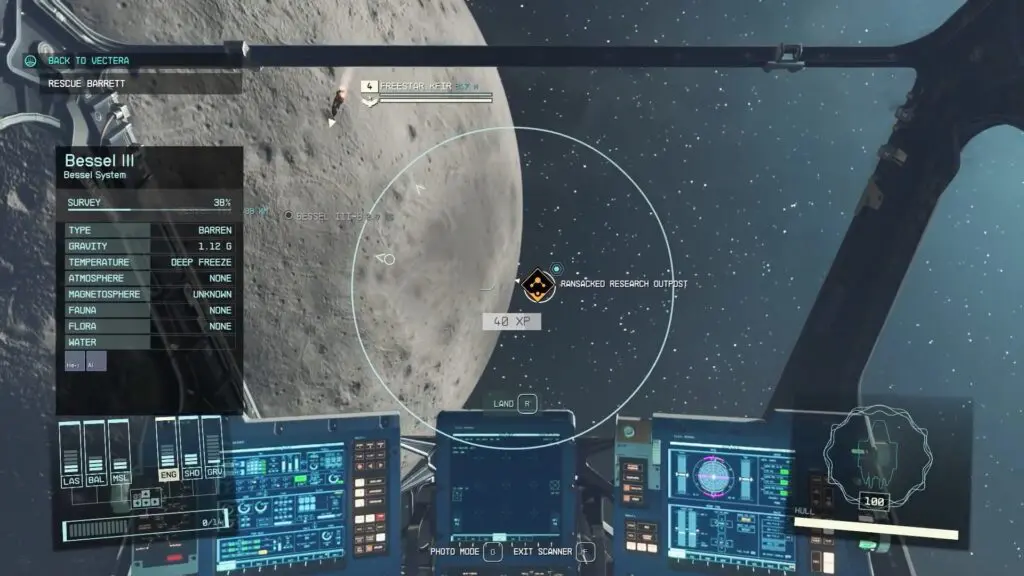The height and width of the screenshot is (576, 1024).
Task: Select the SHD shield power system
Action: (190, 452)
